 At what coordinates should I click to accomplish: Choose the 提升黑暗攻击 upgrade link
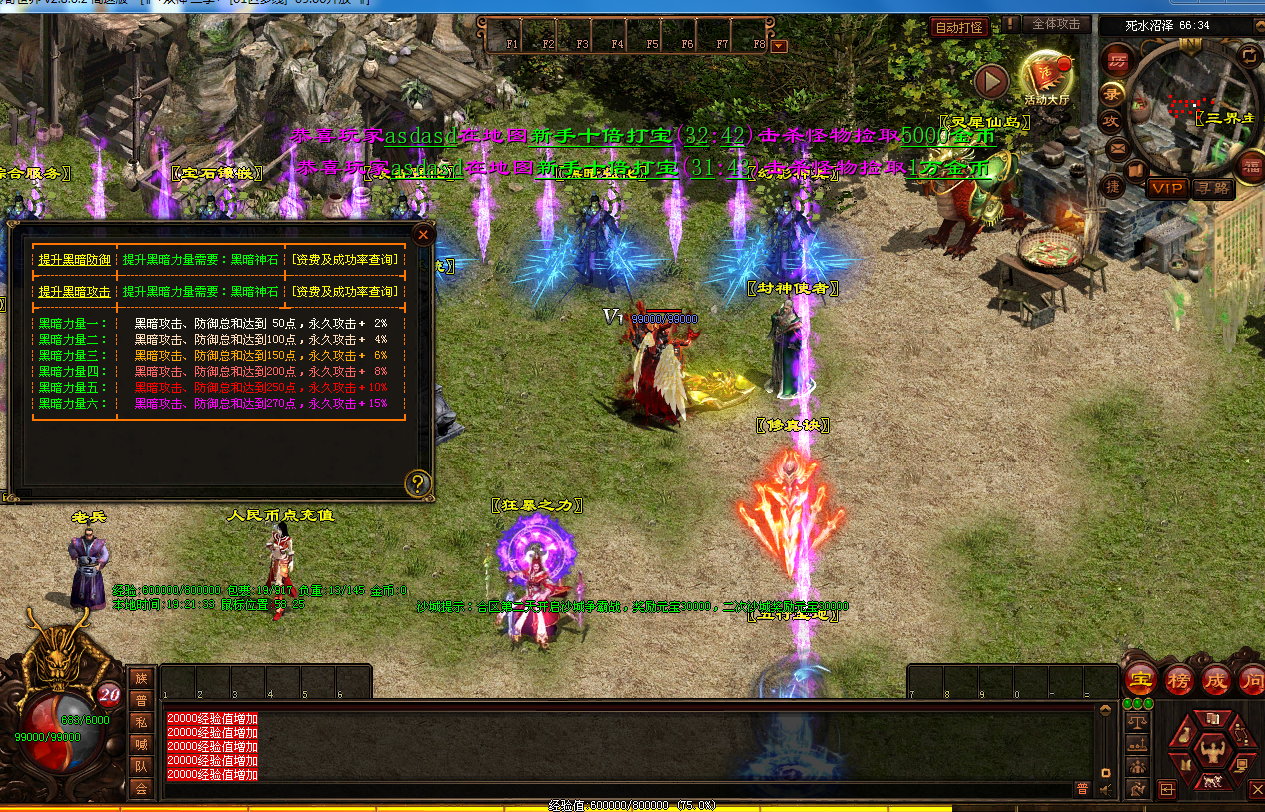[75, 292]
